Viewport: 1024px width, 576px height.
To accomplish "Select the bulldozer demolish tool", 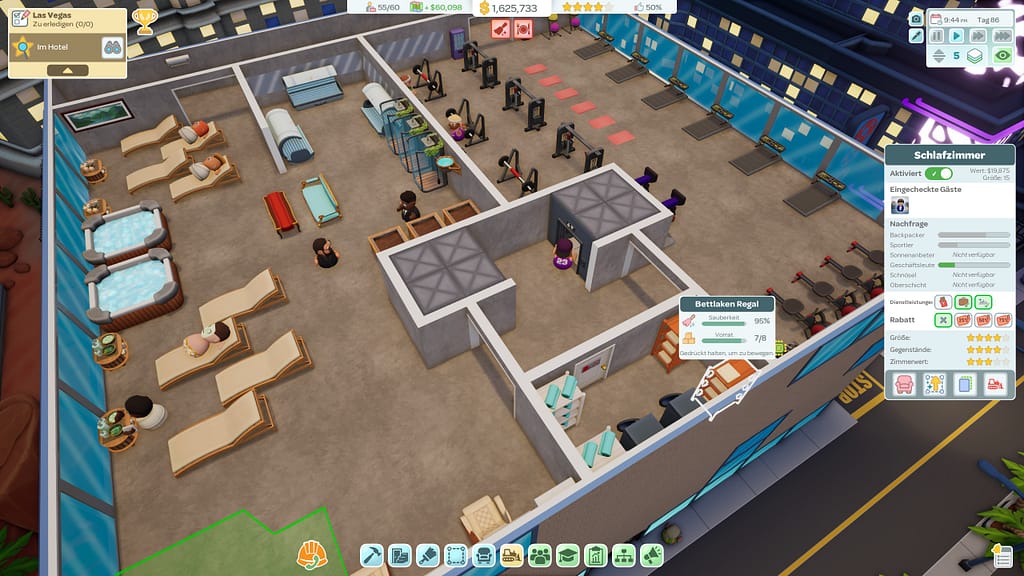I will coord(511,554).
